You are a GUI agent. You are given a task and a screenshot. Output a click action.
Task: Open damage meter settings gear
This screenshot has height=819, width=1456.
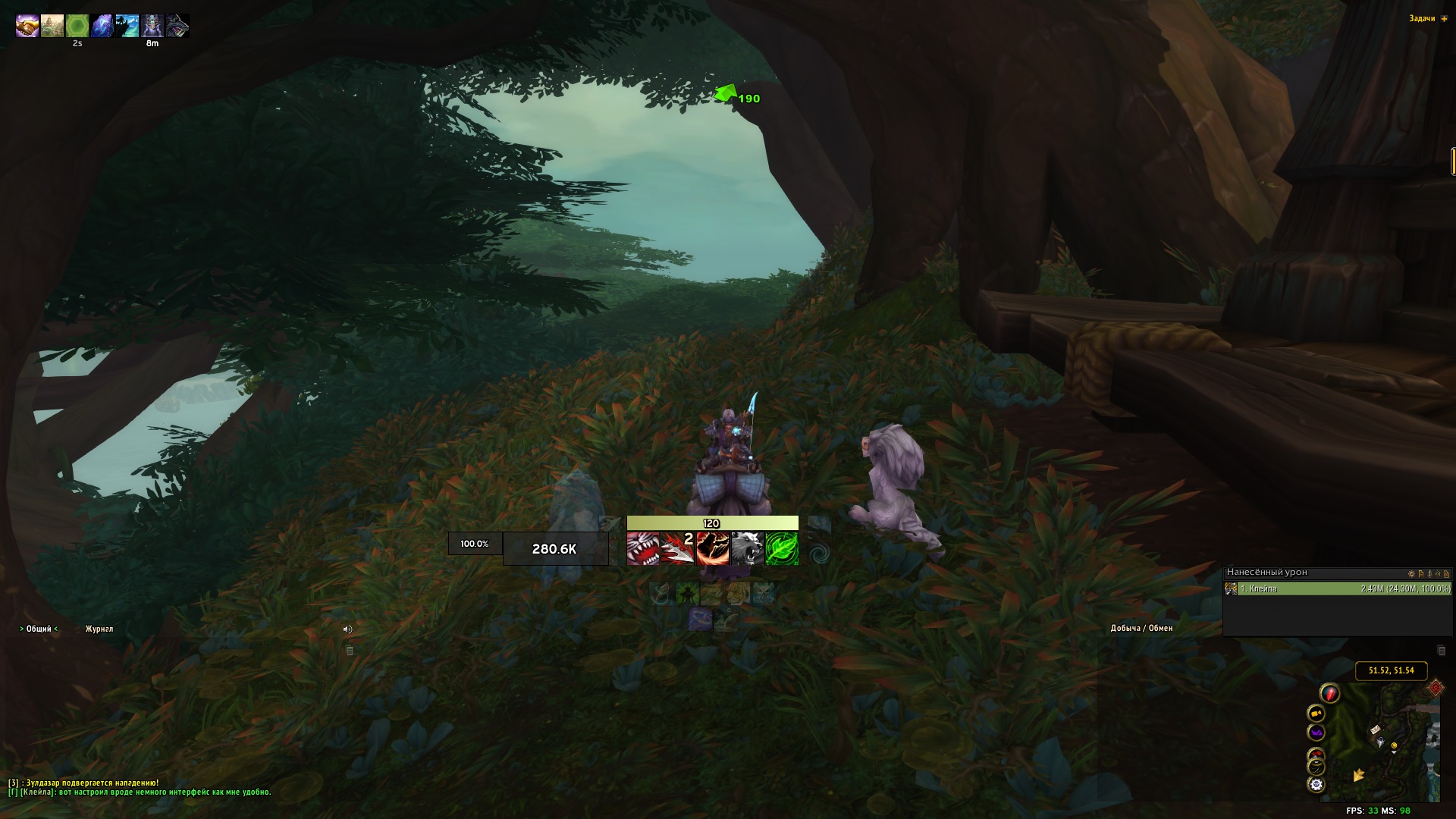(1411, 574)
